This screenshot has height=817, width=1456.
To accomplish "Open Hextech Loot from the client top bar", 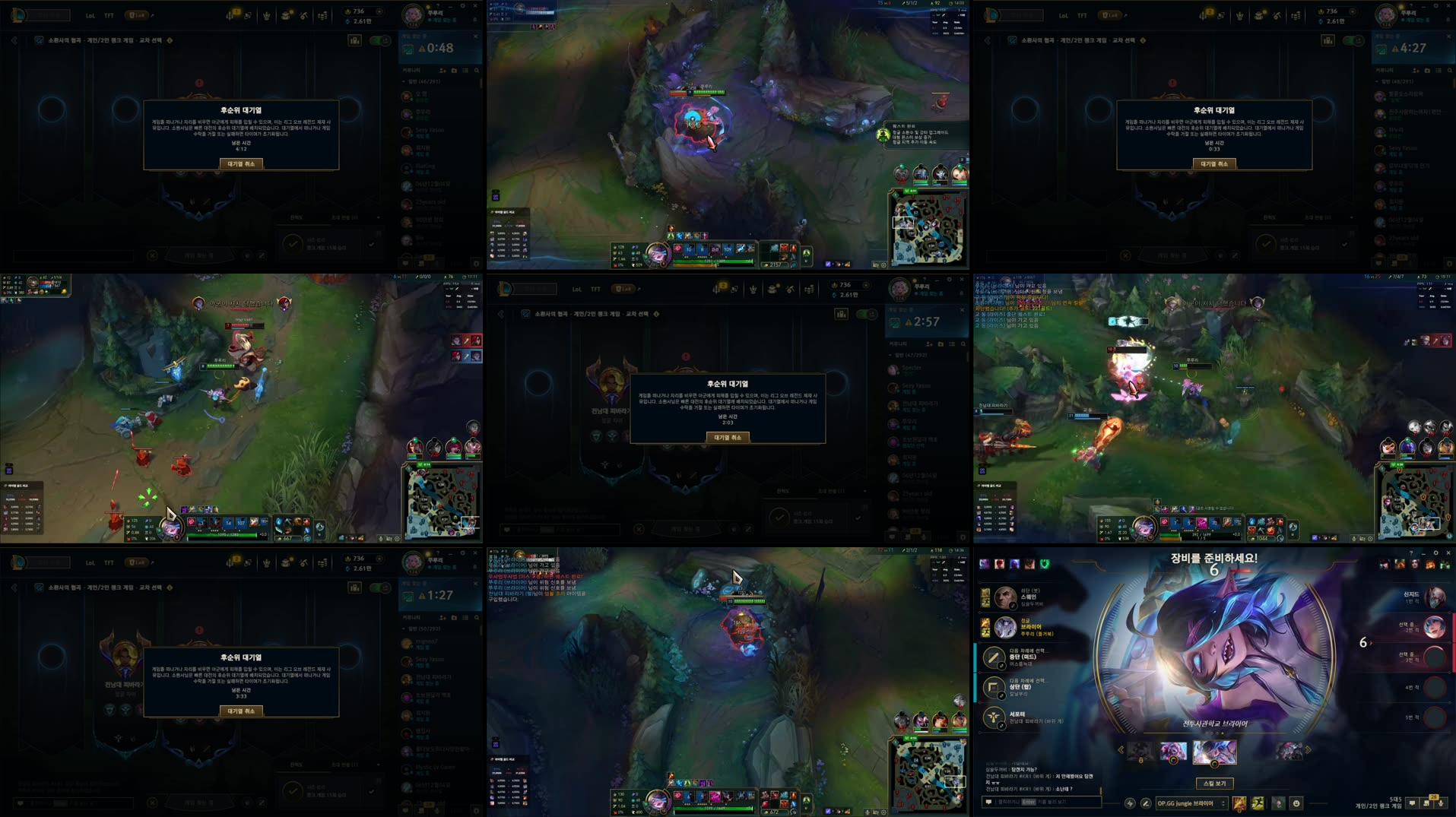I will coord(286,14).
